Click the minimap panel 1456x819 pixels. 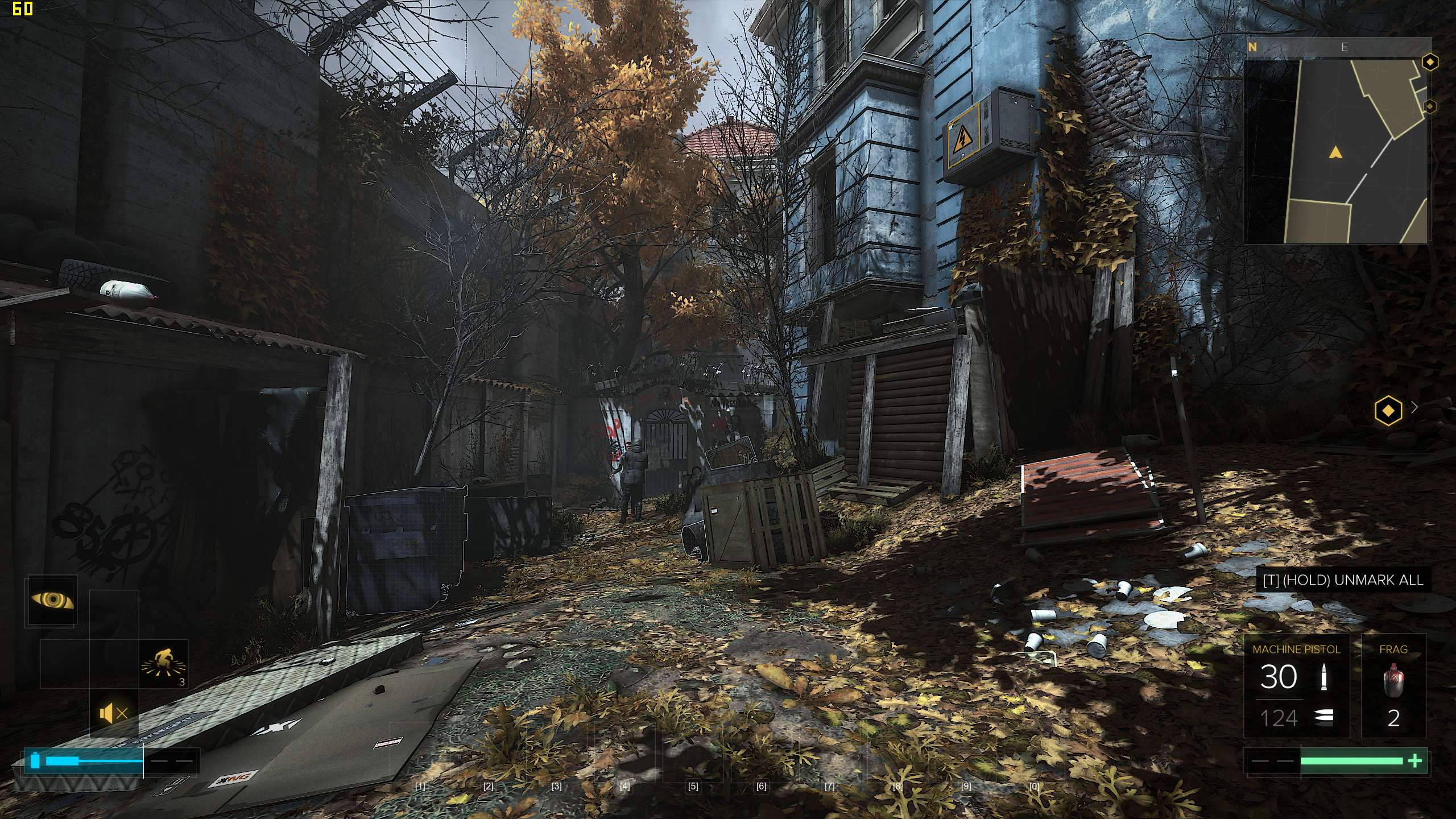(x=1335, y=152)
